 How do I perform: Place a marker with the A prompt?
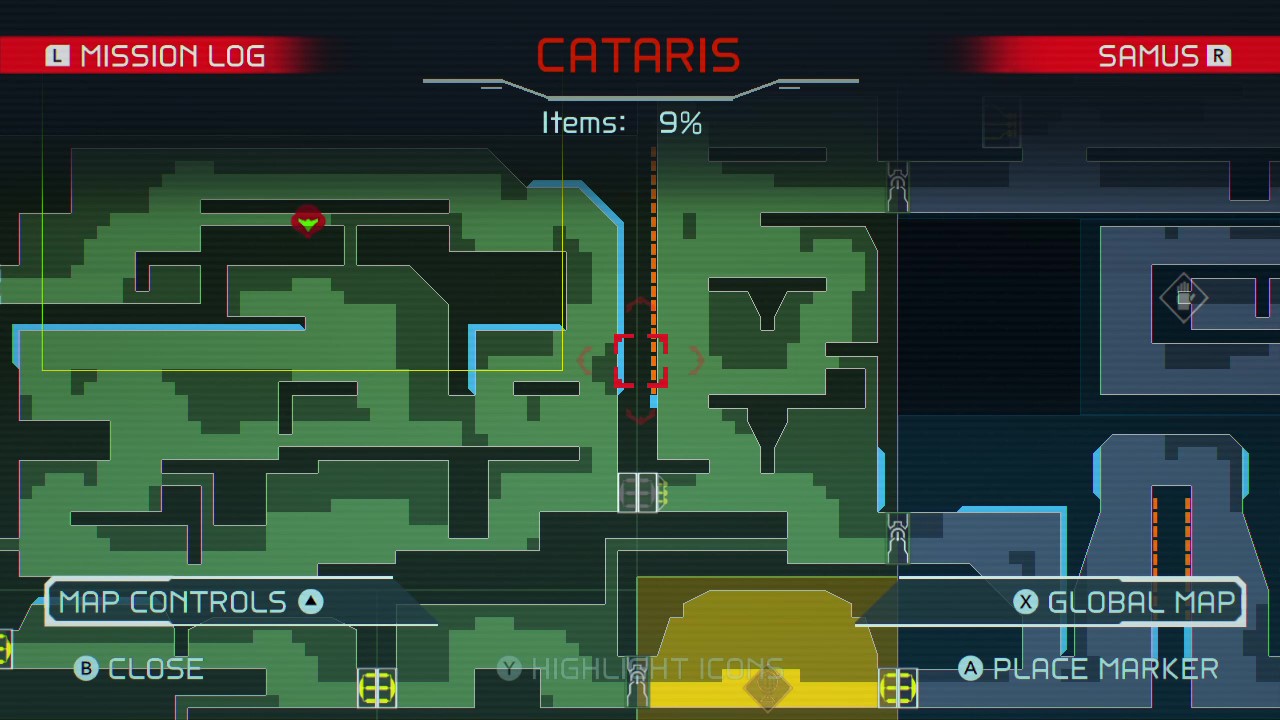(1088, 668)
